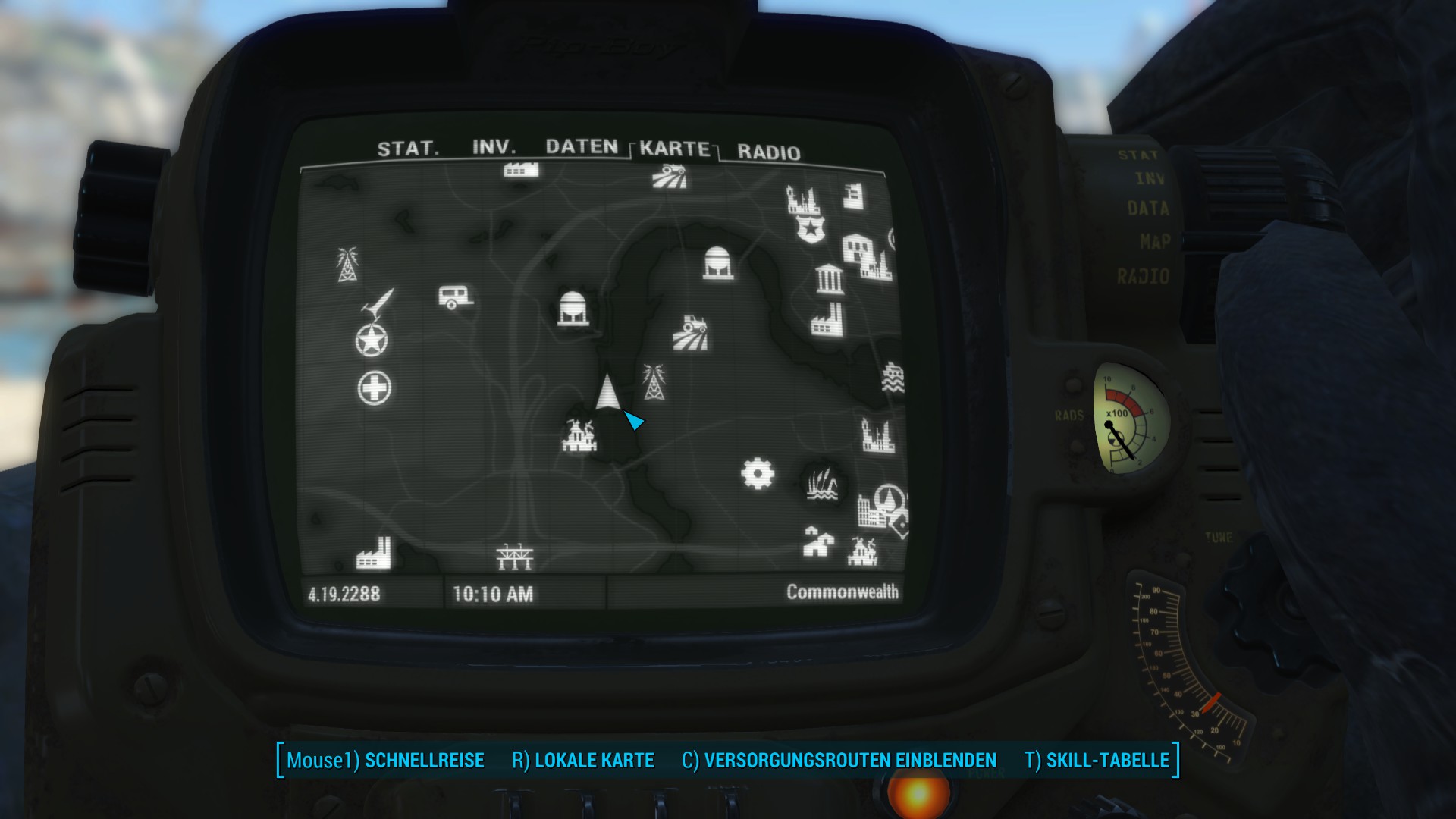Select the player arrow on the map
The width and height of the screenshot is (1456, 819).
(607, 392)
